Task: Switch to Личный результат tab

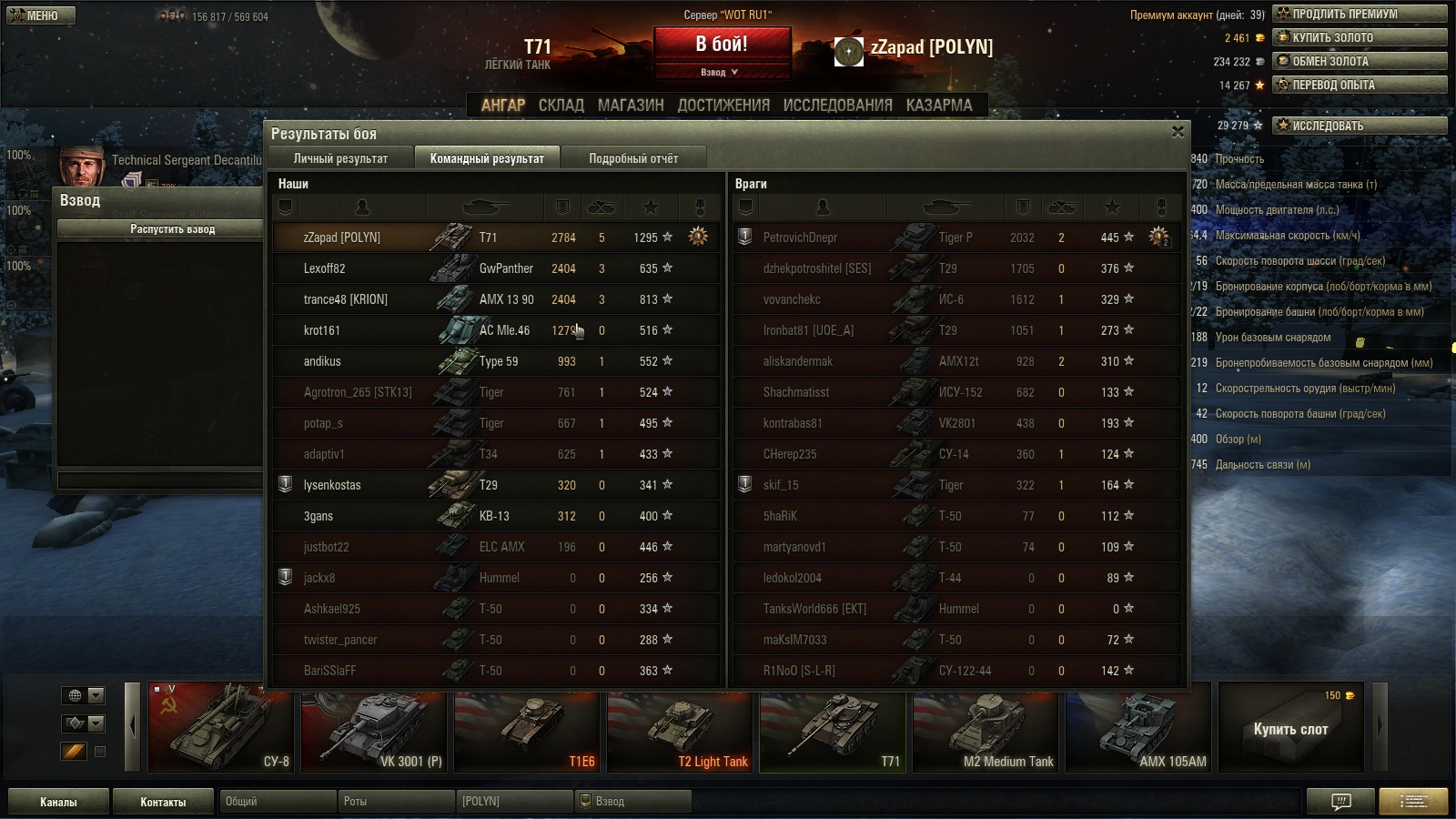Action: coord(340,158)
